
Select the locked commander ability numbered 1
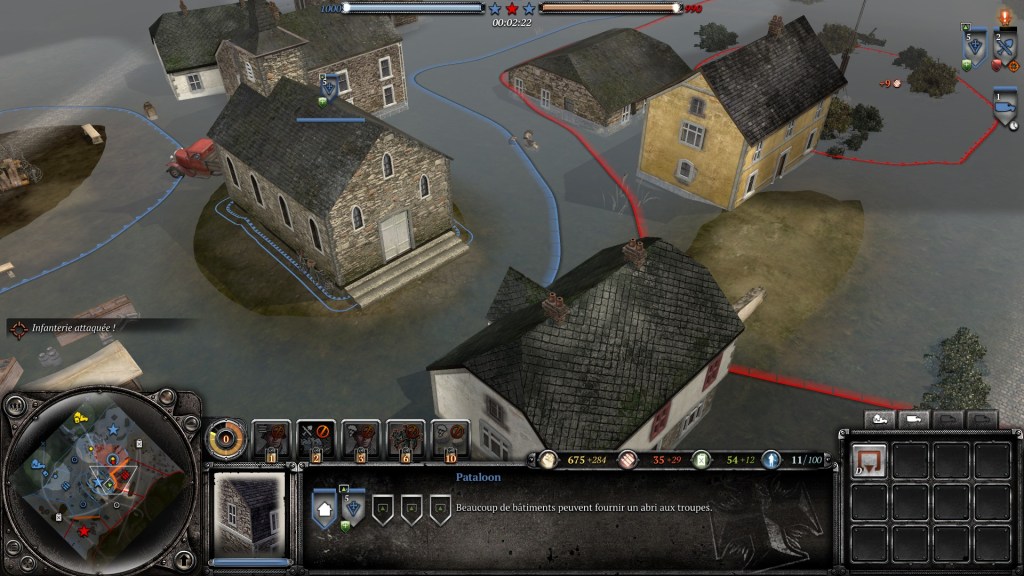[271, 439]
